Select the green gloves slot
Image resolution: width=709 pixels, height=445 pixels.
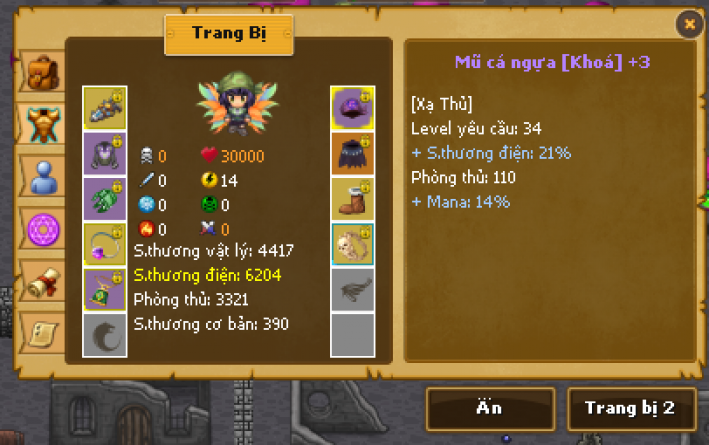pos(104,198)
